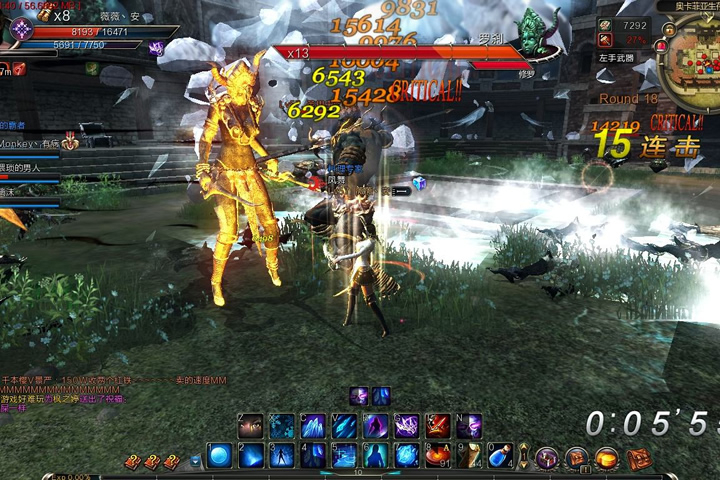Activate the ice crystal shards skill

[313, 427]
